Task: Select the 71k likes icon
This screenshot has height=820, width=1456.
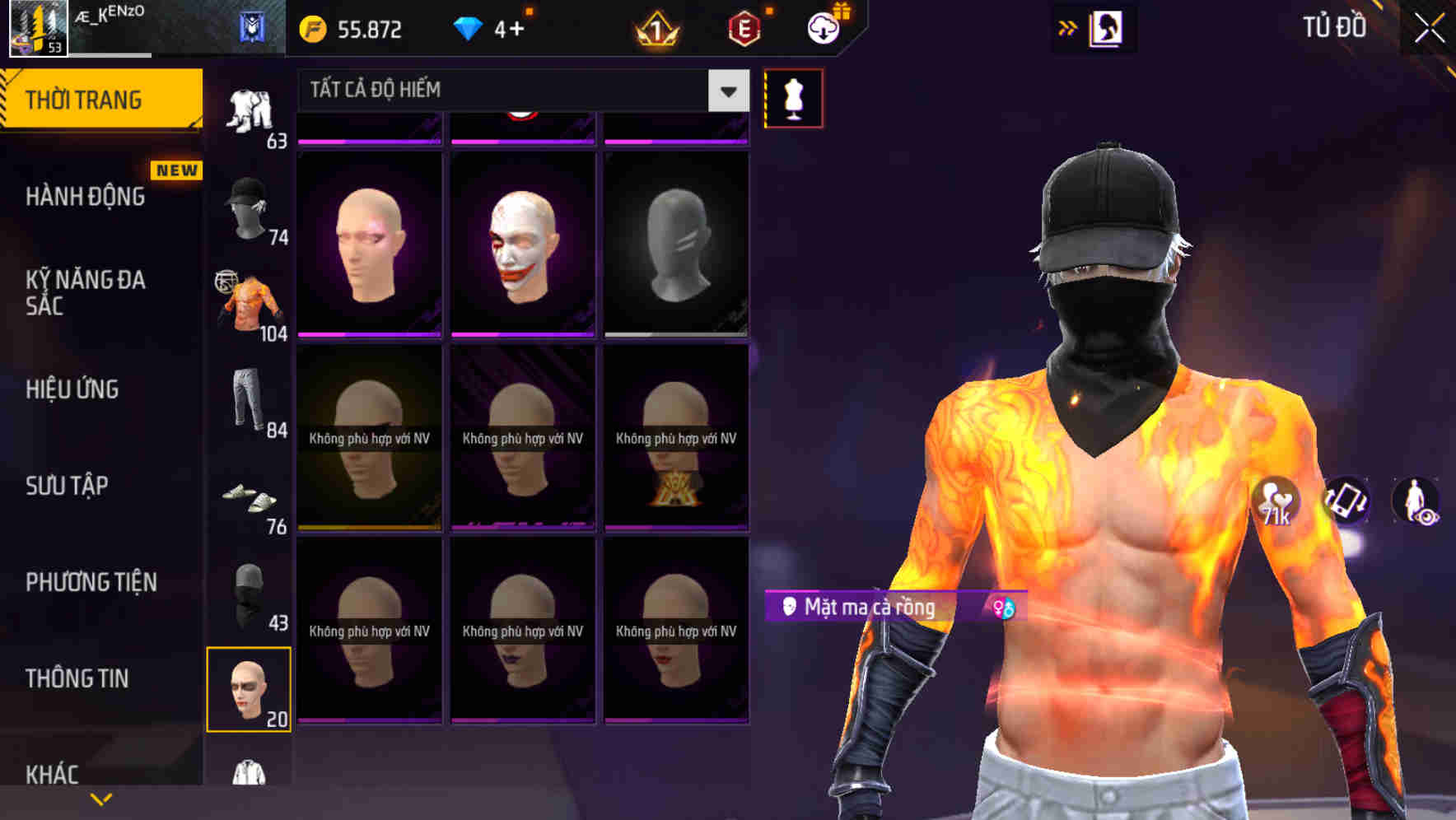Action: click(x=1272, y=502)
